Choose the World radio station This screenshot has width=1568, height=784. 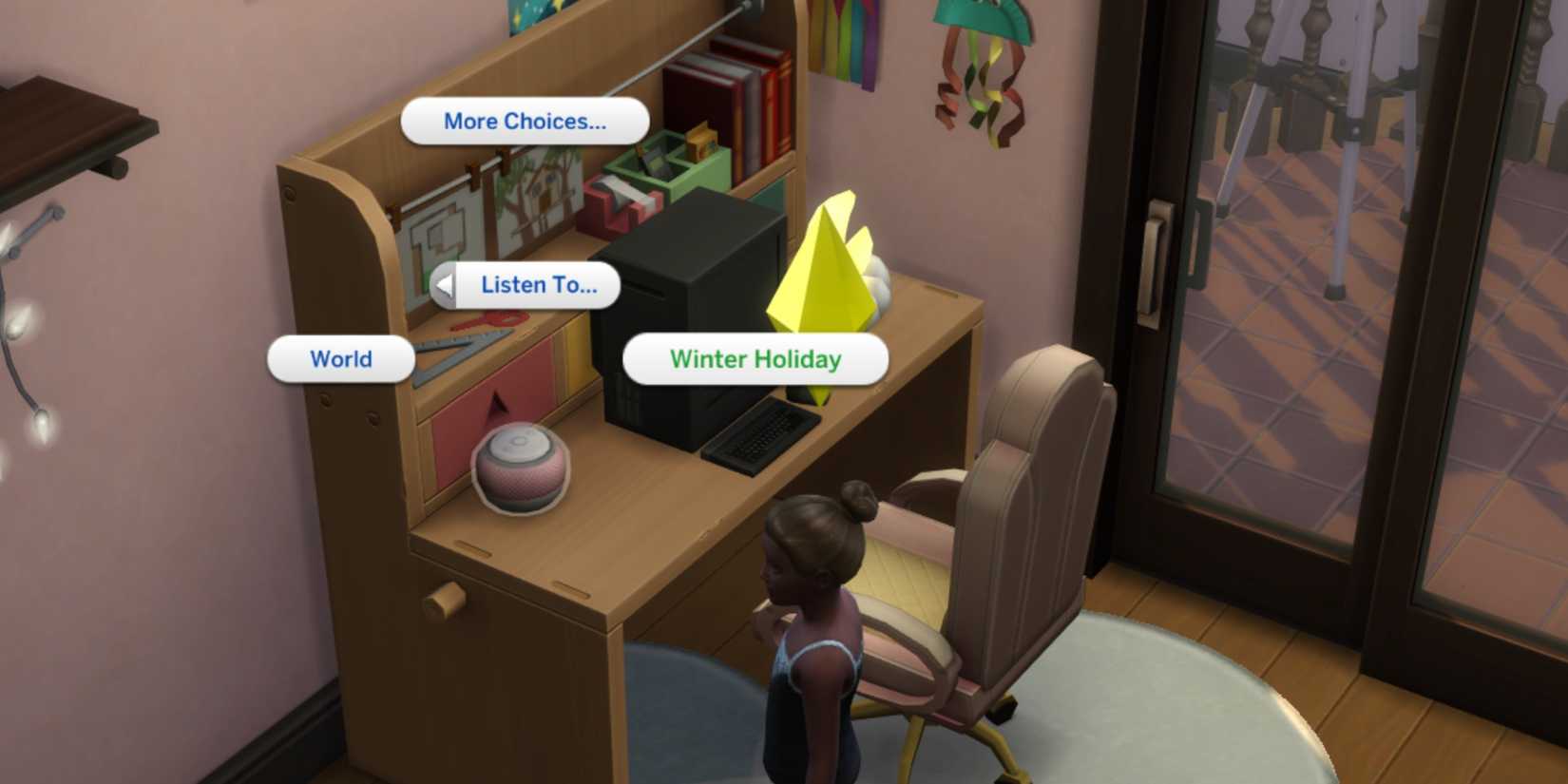(x=339, y=359)
